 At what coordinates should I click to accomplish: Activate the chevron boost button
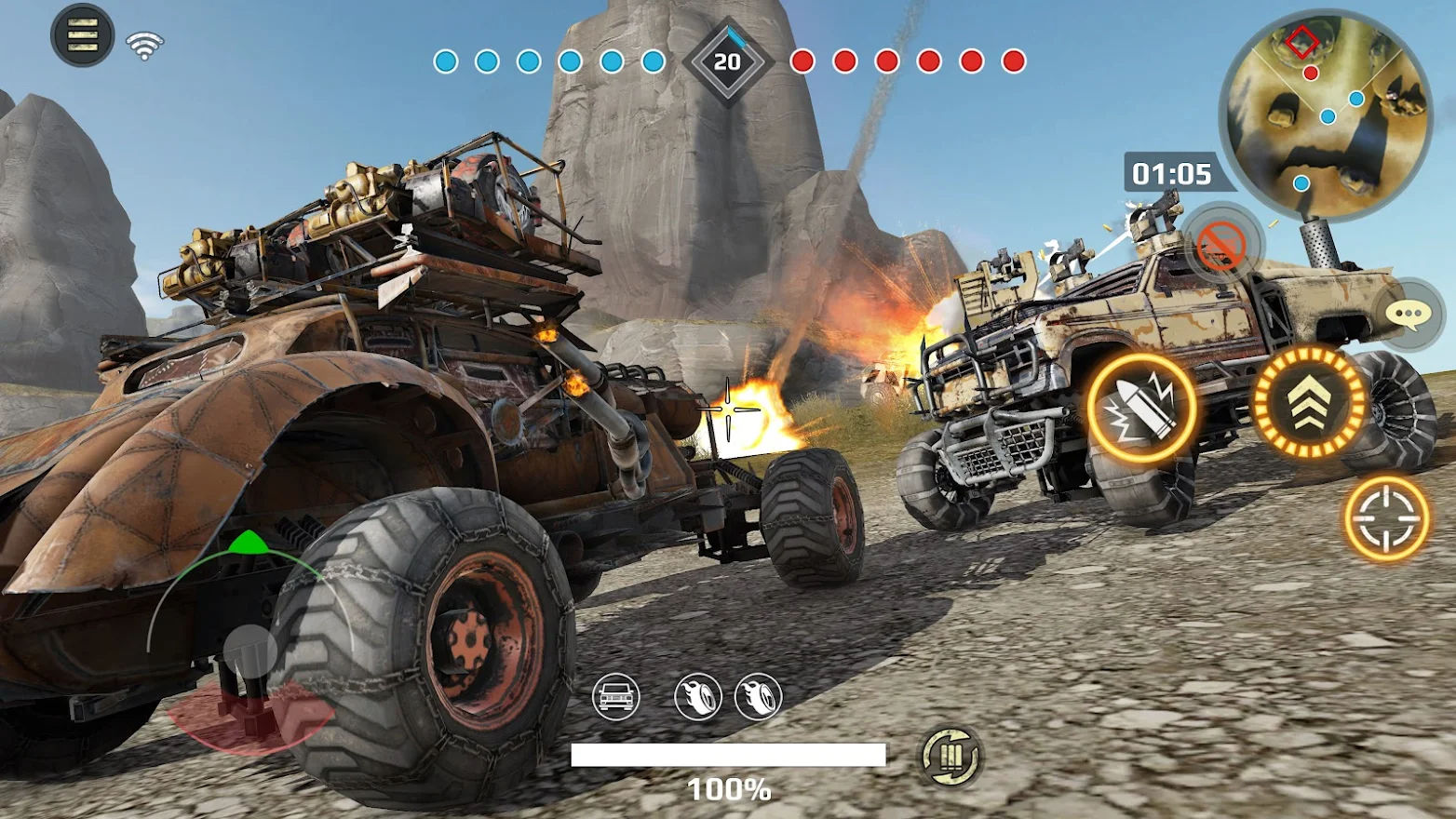click(1308, 401)
